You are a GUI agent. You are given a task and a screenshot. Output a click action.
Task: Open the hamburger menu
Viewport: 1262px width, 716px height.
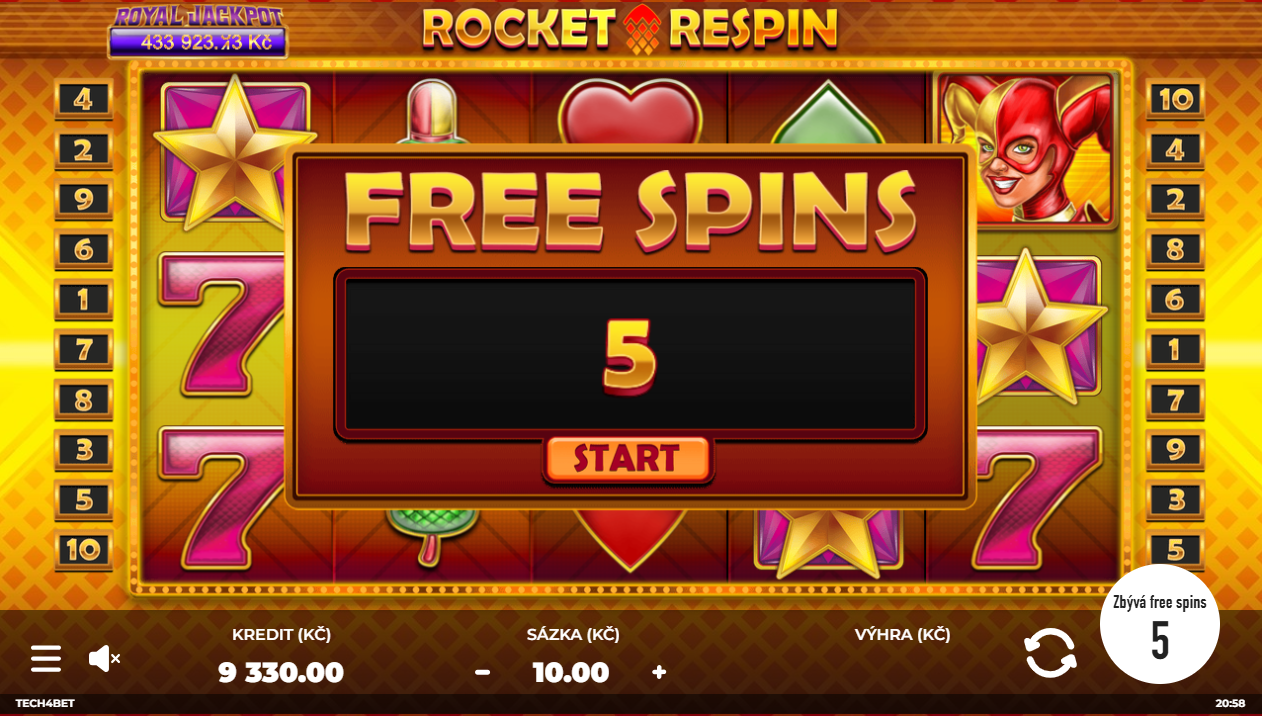46,658
